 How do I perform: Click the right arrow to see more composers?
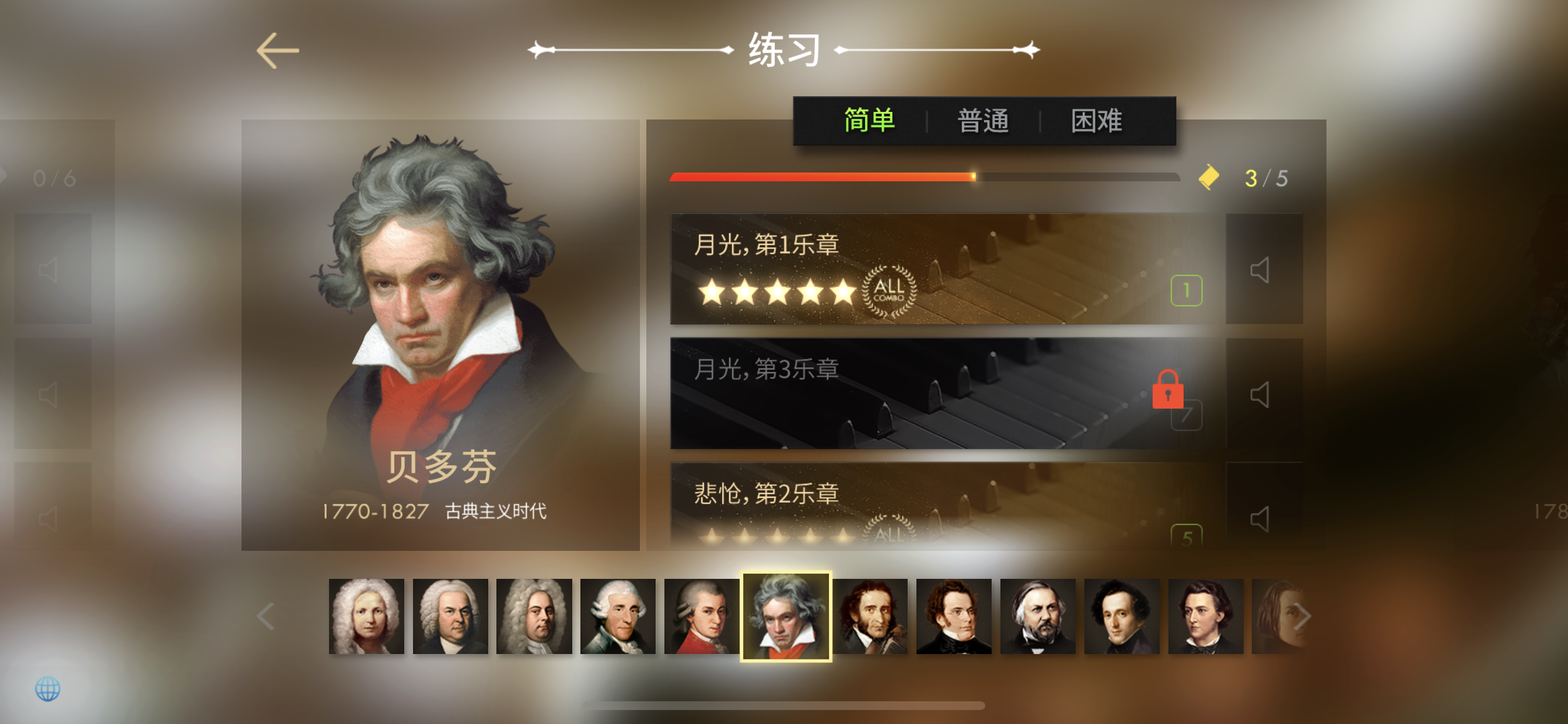click(x=1303, y=616)
